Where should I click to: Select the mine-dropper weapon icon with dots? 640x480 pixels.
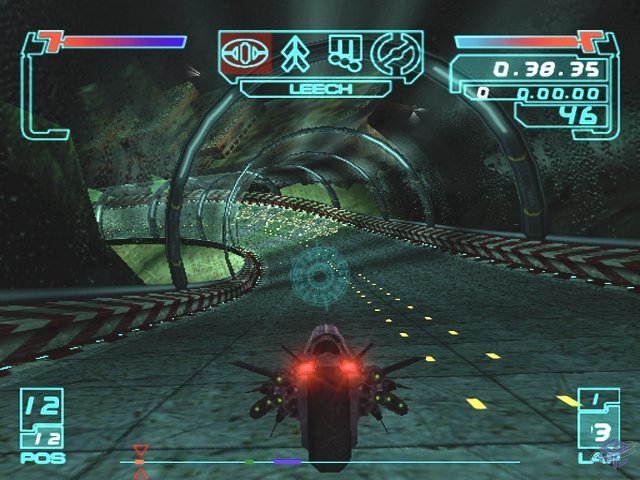pos(345,54)
